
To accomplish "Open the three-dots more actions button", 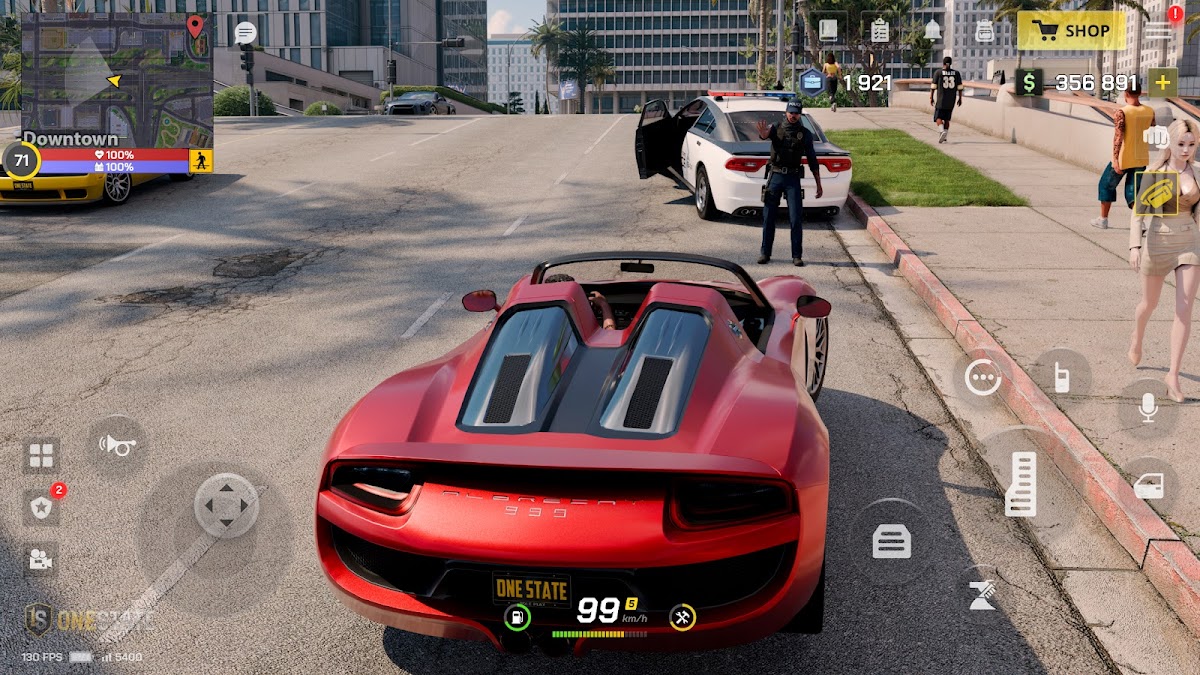I will [x=983, y=377].
